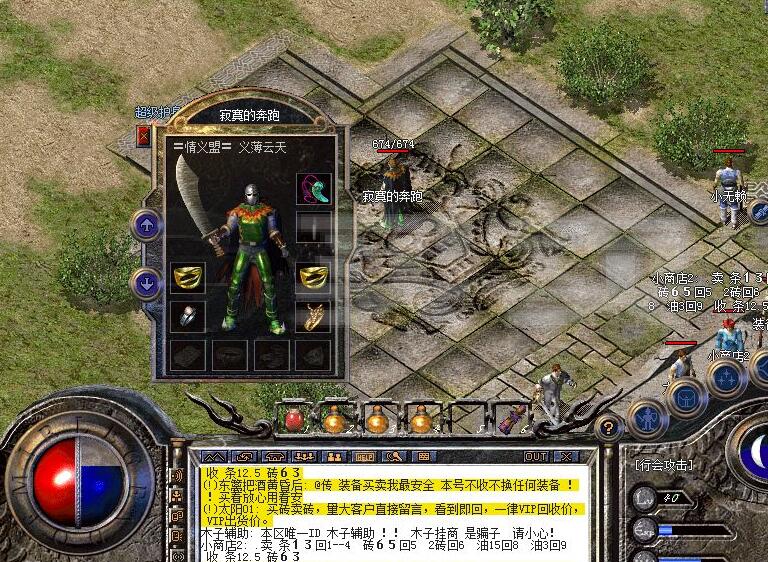
Task: Click the OUT button above chat
Action: (536, 456)
